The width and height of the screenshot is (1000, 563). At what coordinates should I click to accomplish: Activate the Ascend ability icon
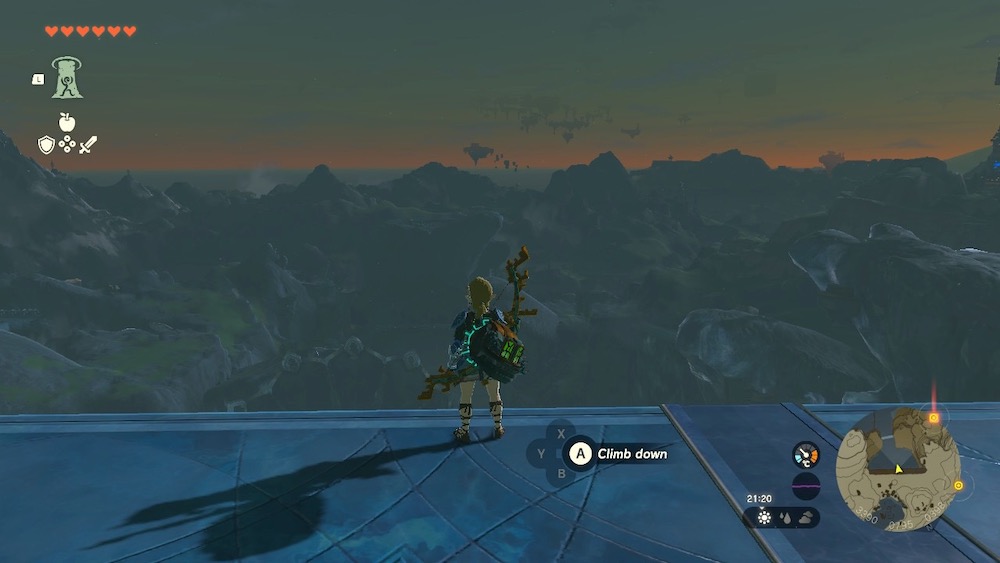coord(67,78)
